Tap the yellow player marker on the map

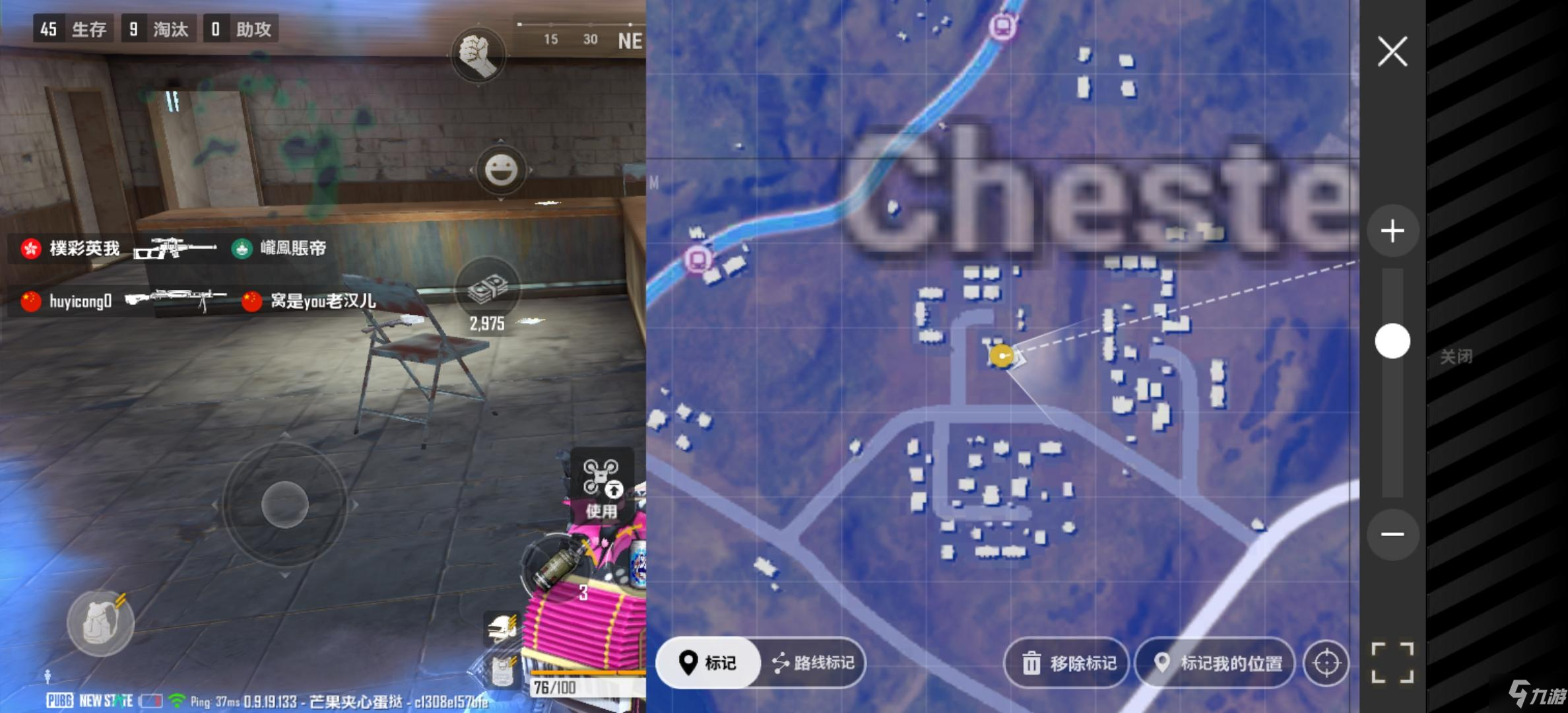coord(1000,356)
